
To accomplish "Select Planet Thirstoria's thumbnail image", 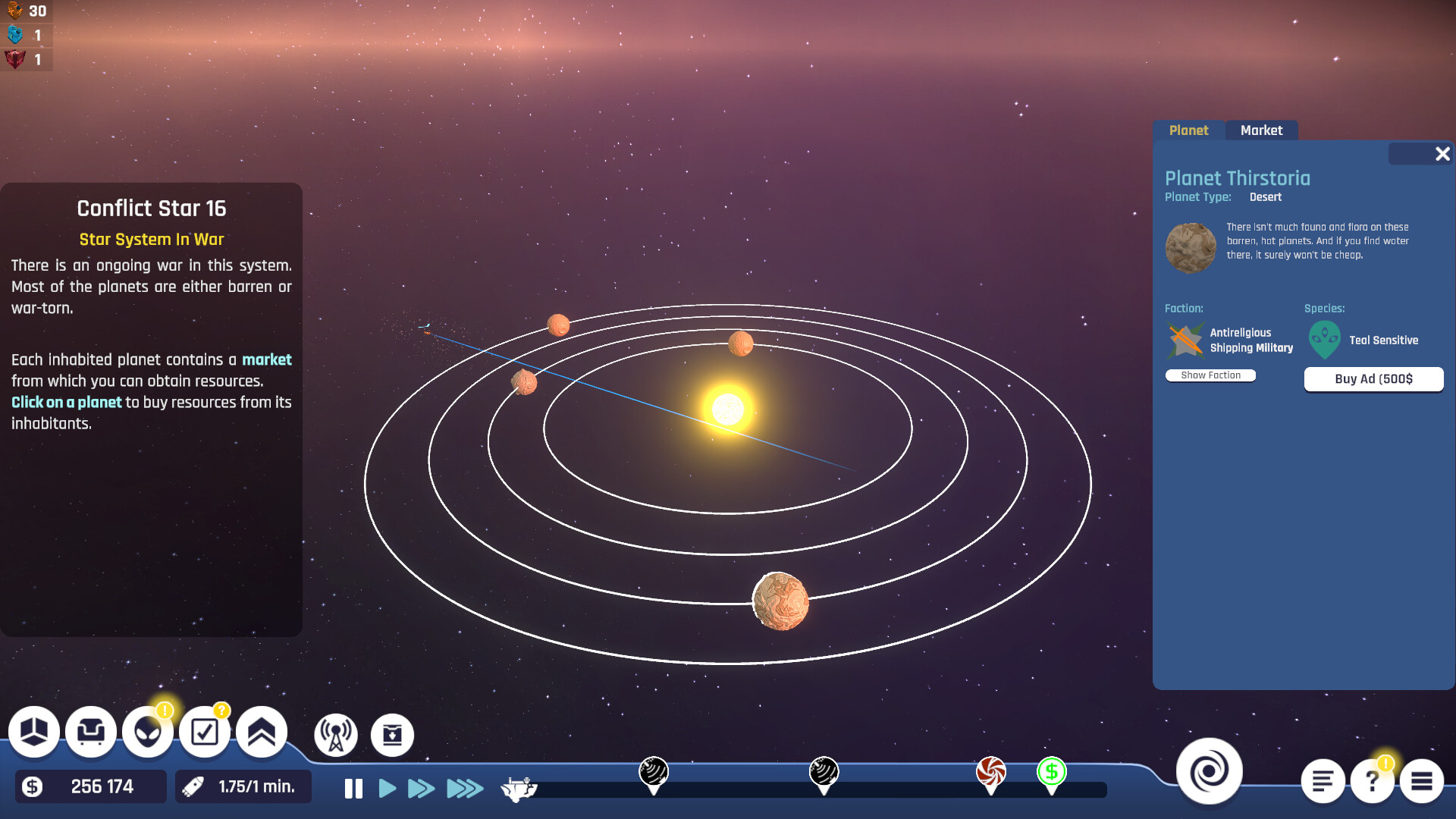I will (1191, 247).
